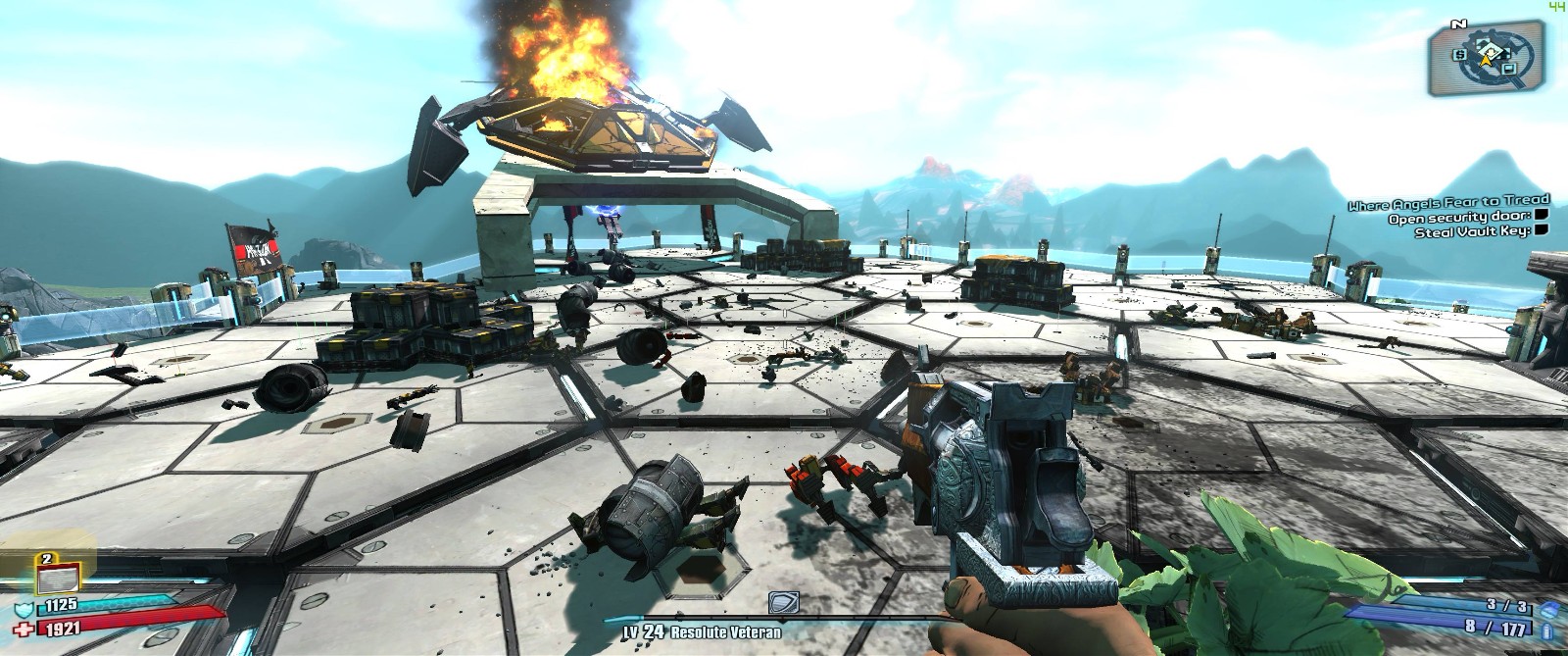Select the monitor-shaped marker on the minimap
The width and height of the screenshot is (1568, 656).
click(x=1510, y=67)
